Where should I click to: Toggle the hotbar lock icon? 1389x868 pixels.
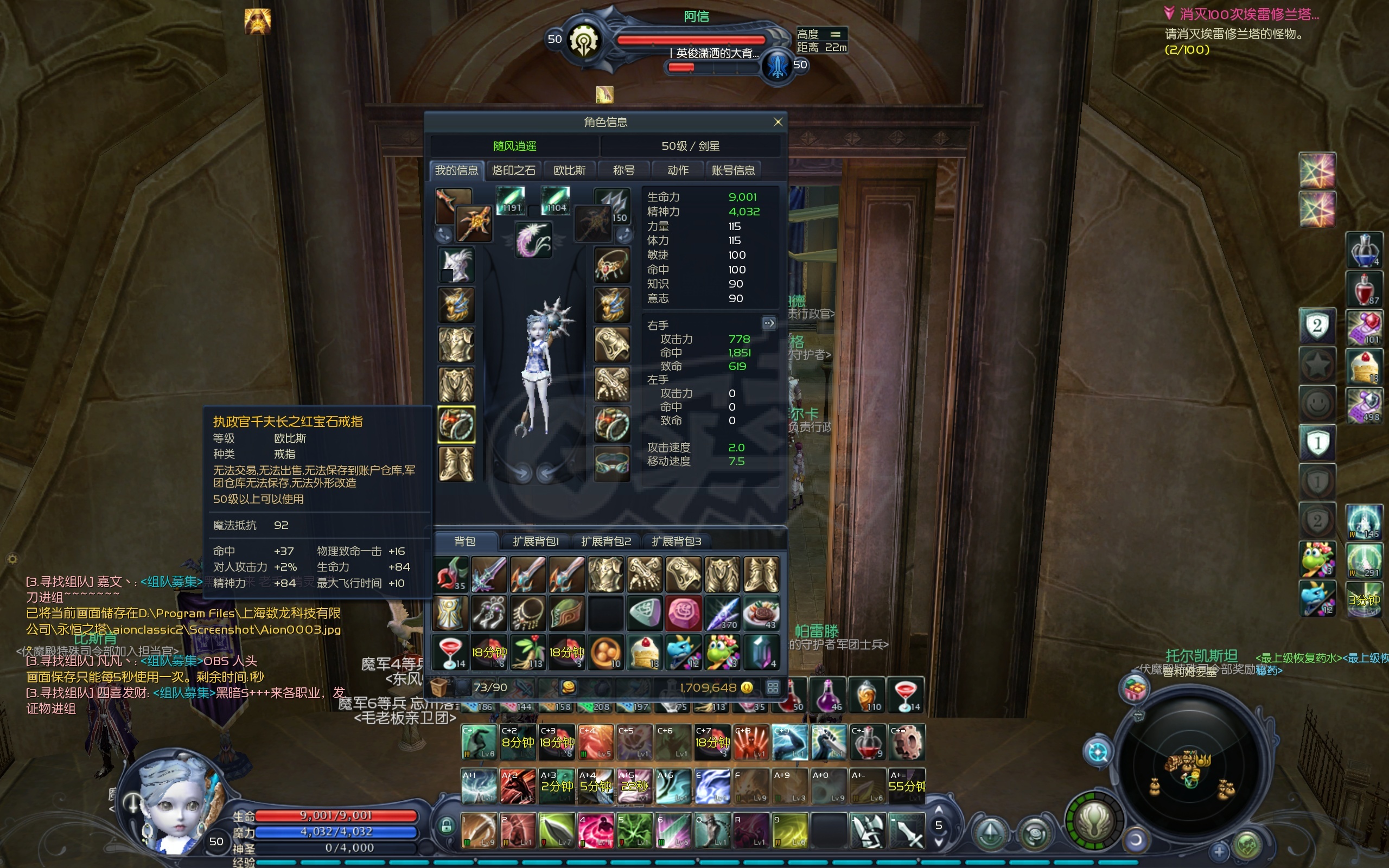[x=446, y=826]
